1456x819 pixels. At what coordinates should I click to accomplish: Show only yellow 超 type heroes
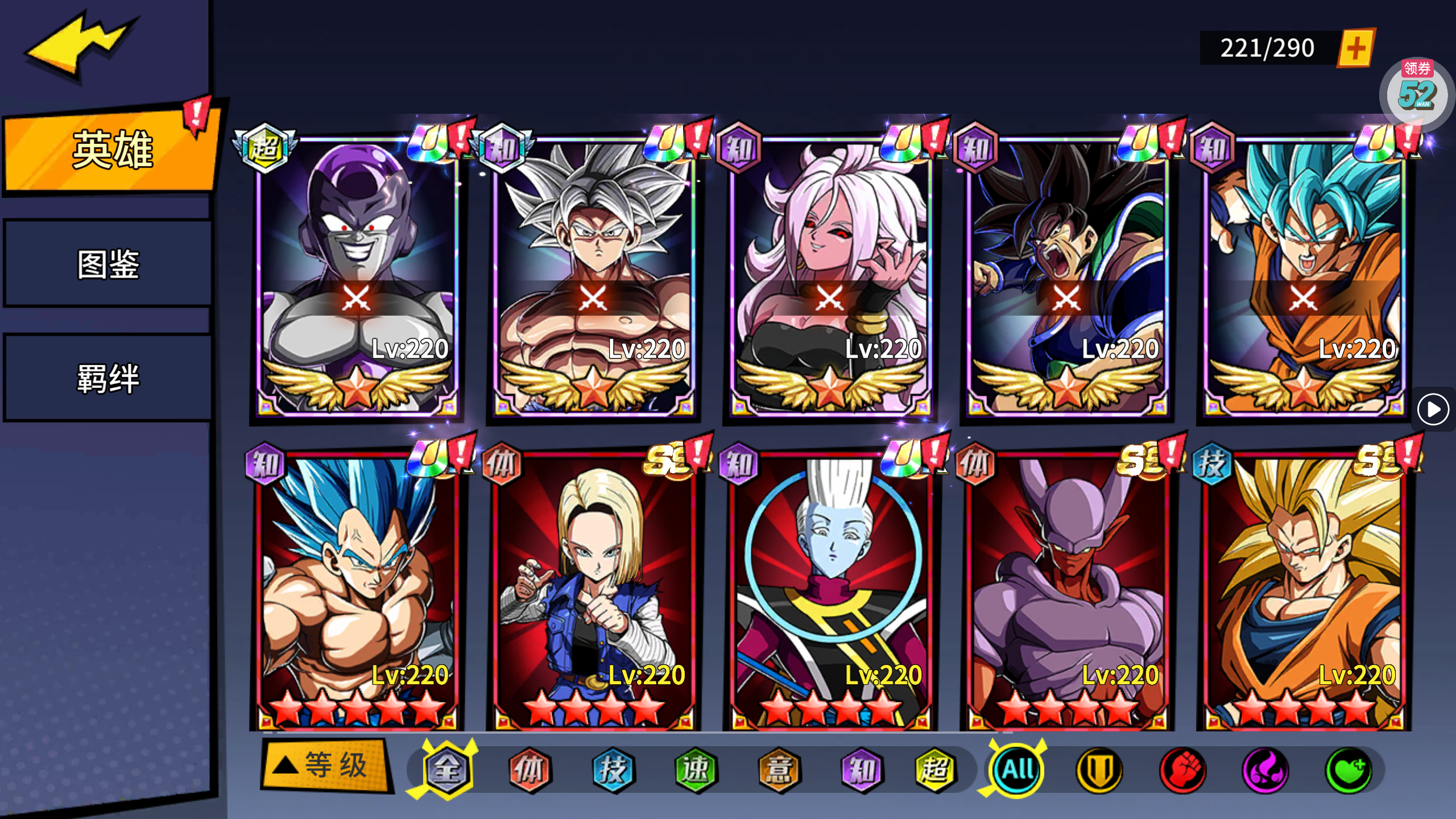click(936, 770)
